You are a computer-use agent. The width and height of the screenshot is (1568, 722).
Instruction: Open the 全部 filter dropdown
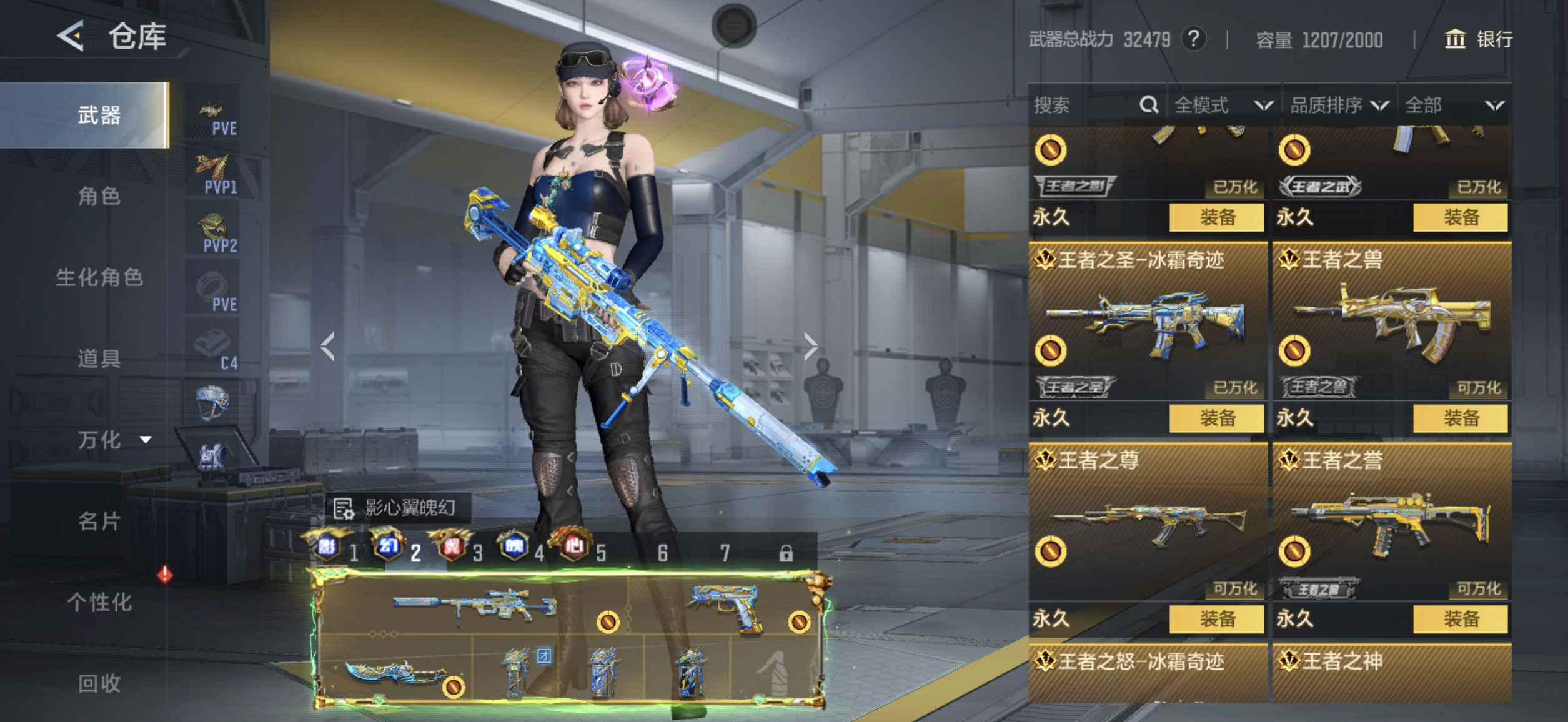pyautogui.click(x=1453, y=105)
